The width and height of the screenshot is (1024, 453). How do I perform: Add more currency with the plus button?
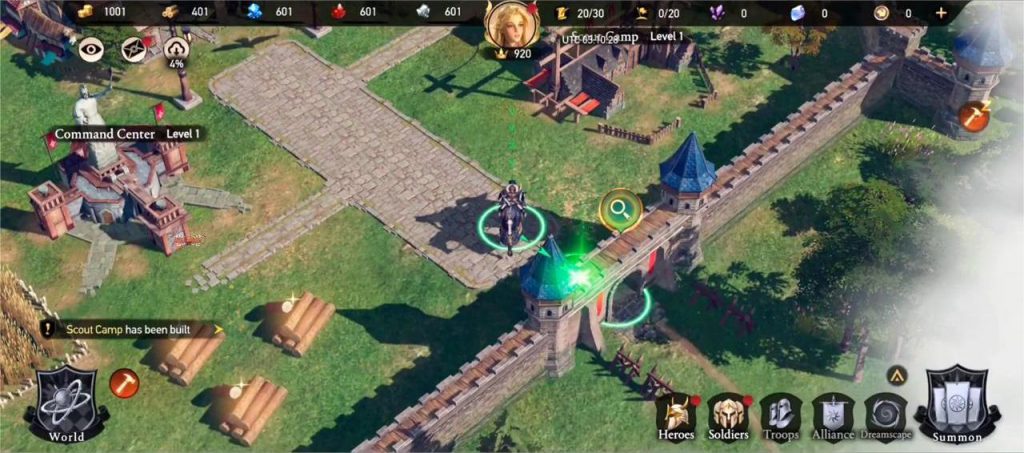940,13
